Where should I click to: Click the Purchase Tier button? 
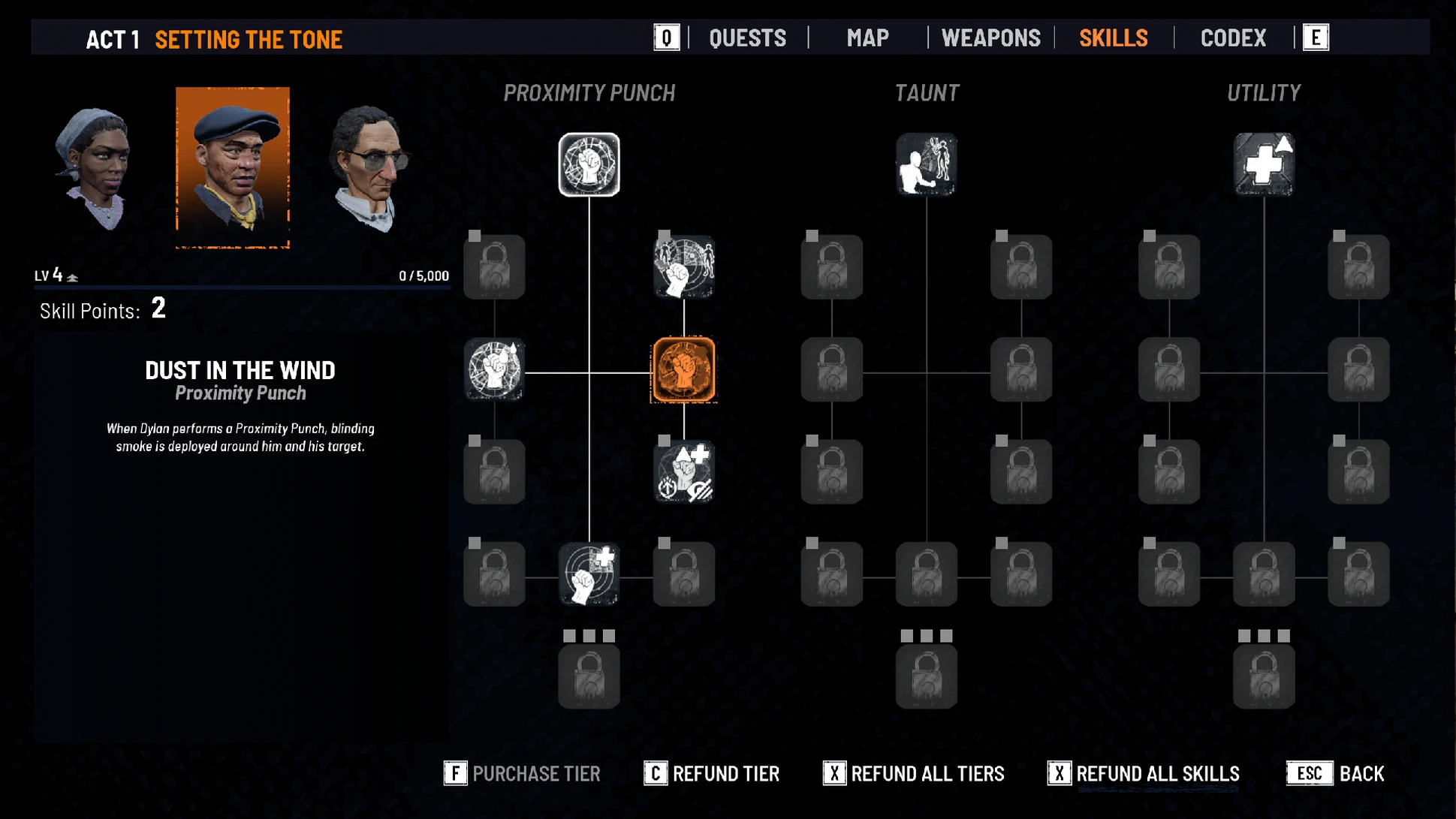(x=523, y=773)
